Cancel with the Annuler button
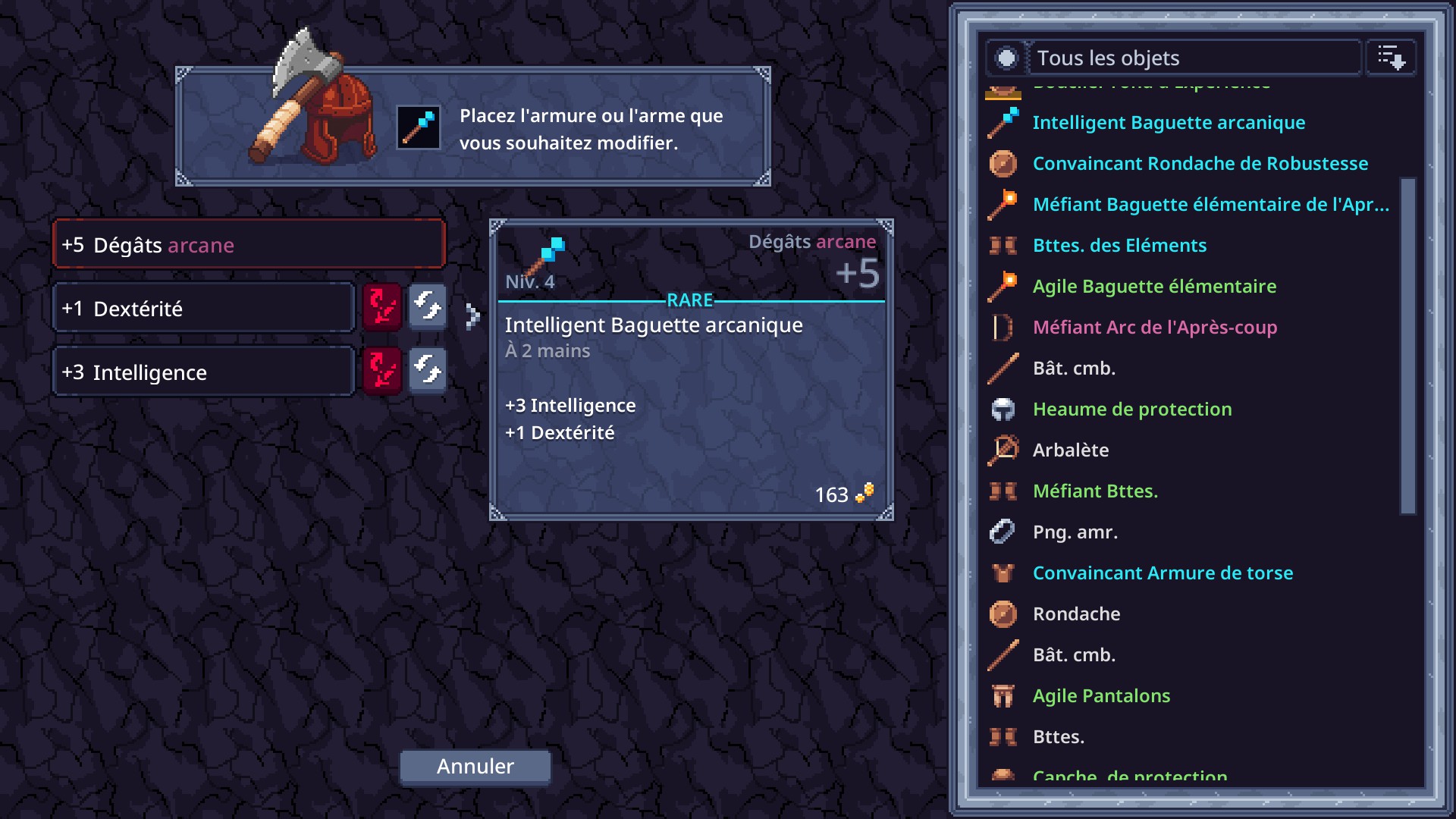1456x819 pixels. pos(475,767)
